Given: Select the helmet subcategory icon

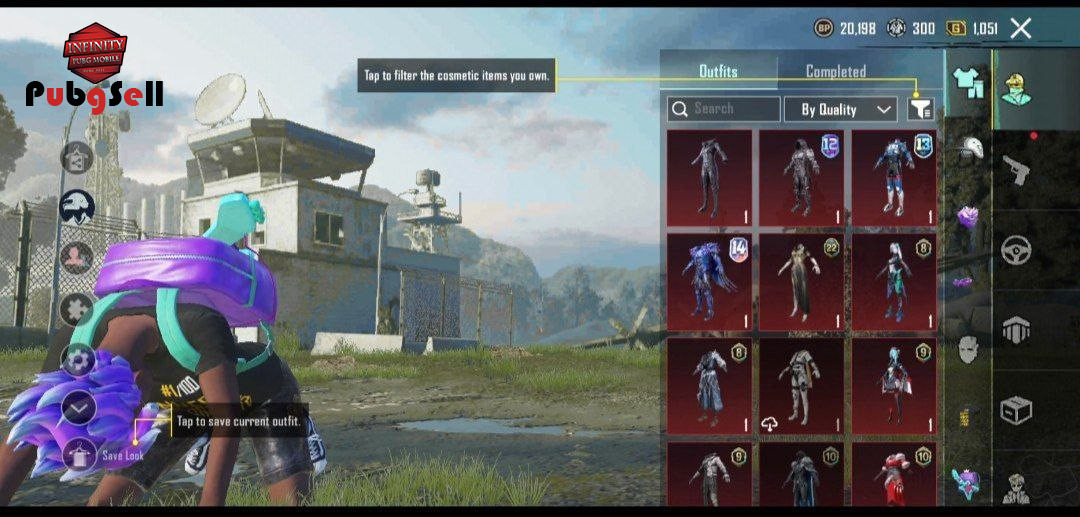Looking at the screenshot, I should coord(967,150).
